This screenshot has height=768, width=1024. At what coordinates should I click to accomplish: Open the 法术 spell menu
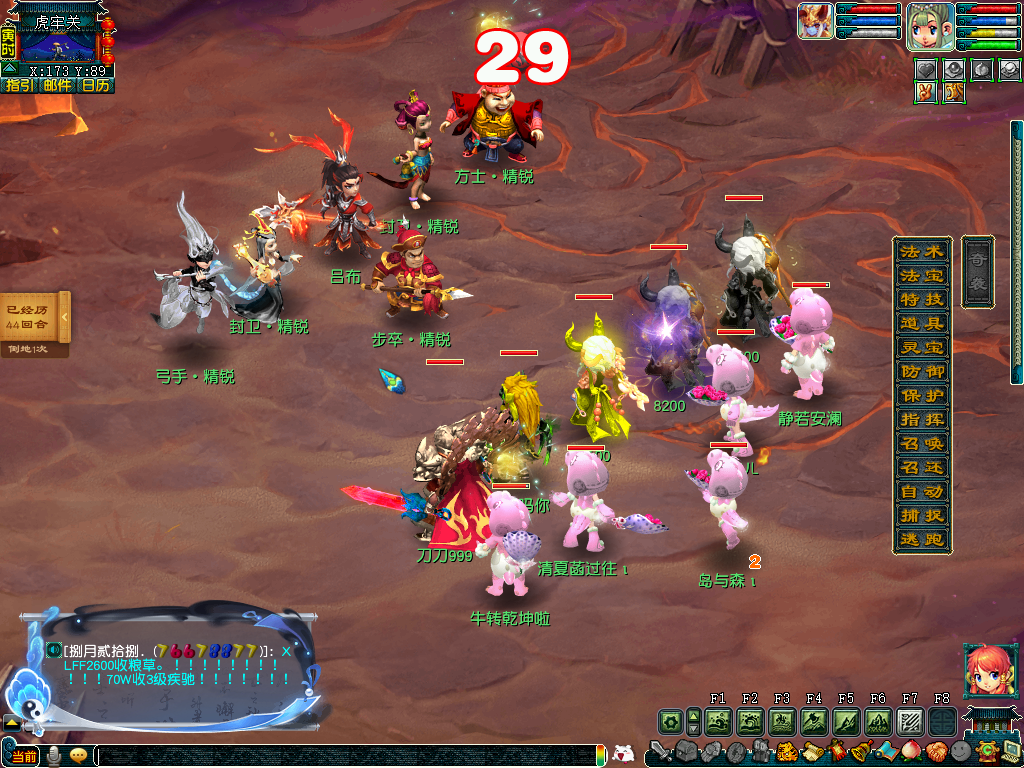(921, 251)
